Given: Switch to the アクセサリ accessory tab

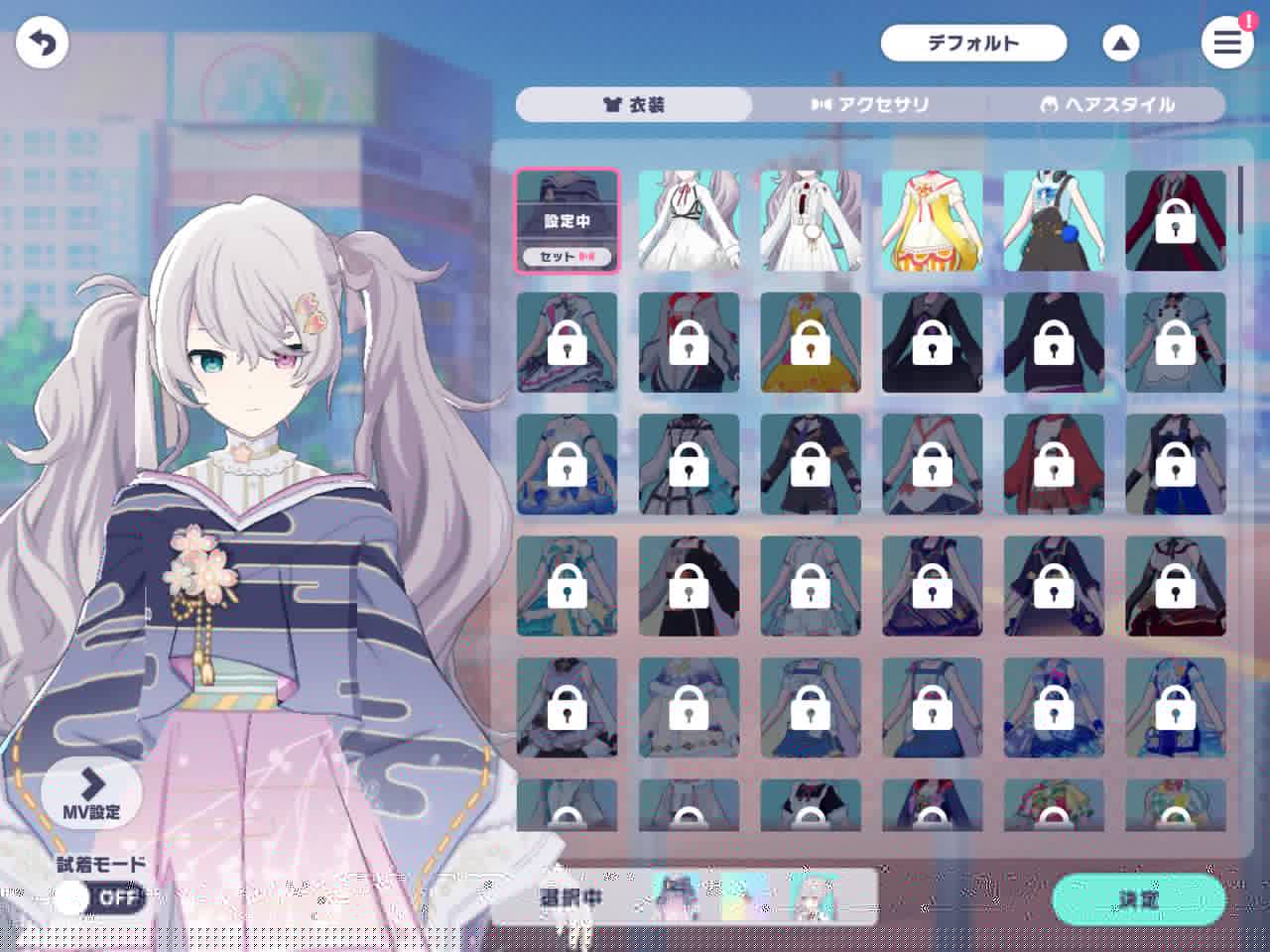Looking at the screenshot, I should (870, 105).
